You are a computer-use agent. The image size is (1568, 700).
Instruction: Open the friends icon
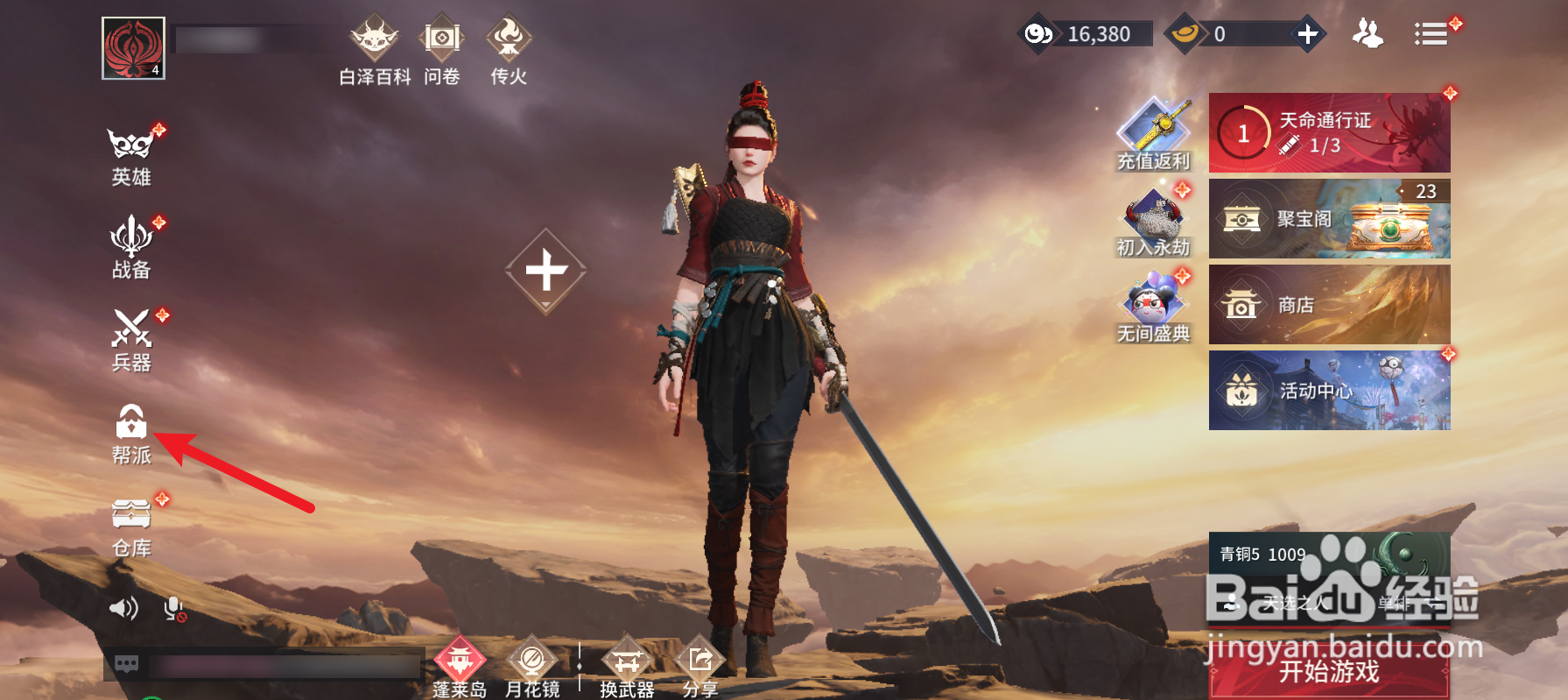click(x=1368, y=34)
